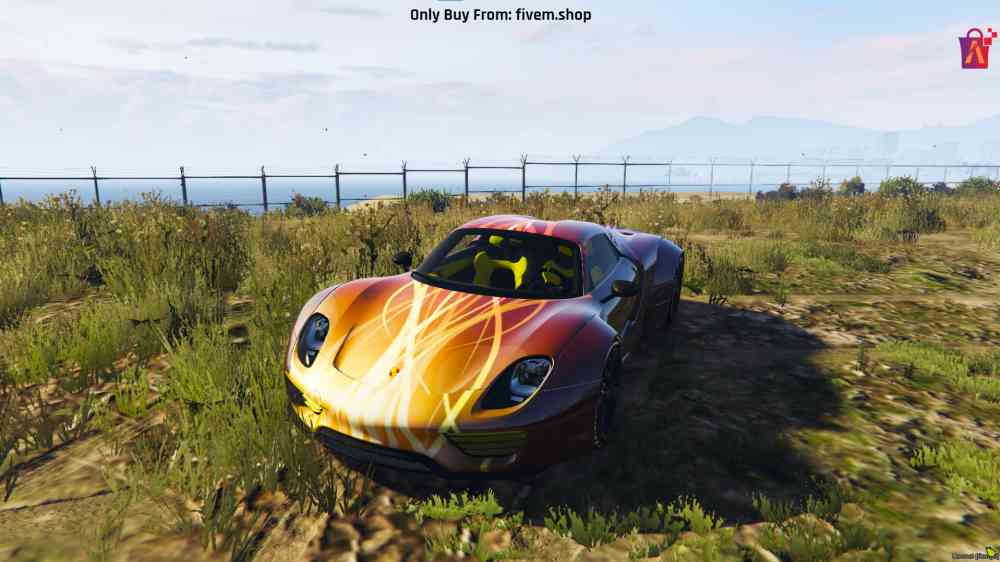Click the fivem.shop shopping bag logo
This screenshot has width=1000, height=562.
click(976, 48)
